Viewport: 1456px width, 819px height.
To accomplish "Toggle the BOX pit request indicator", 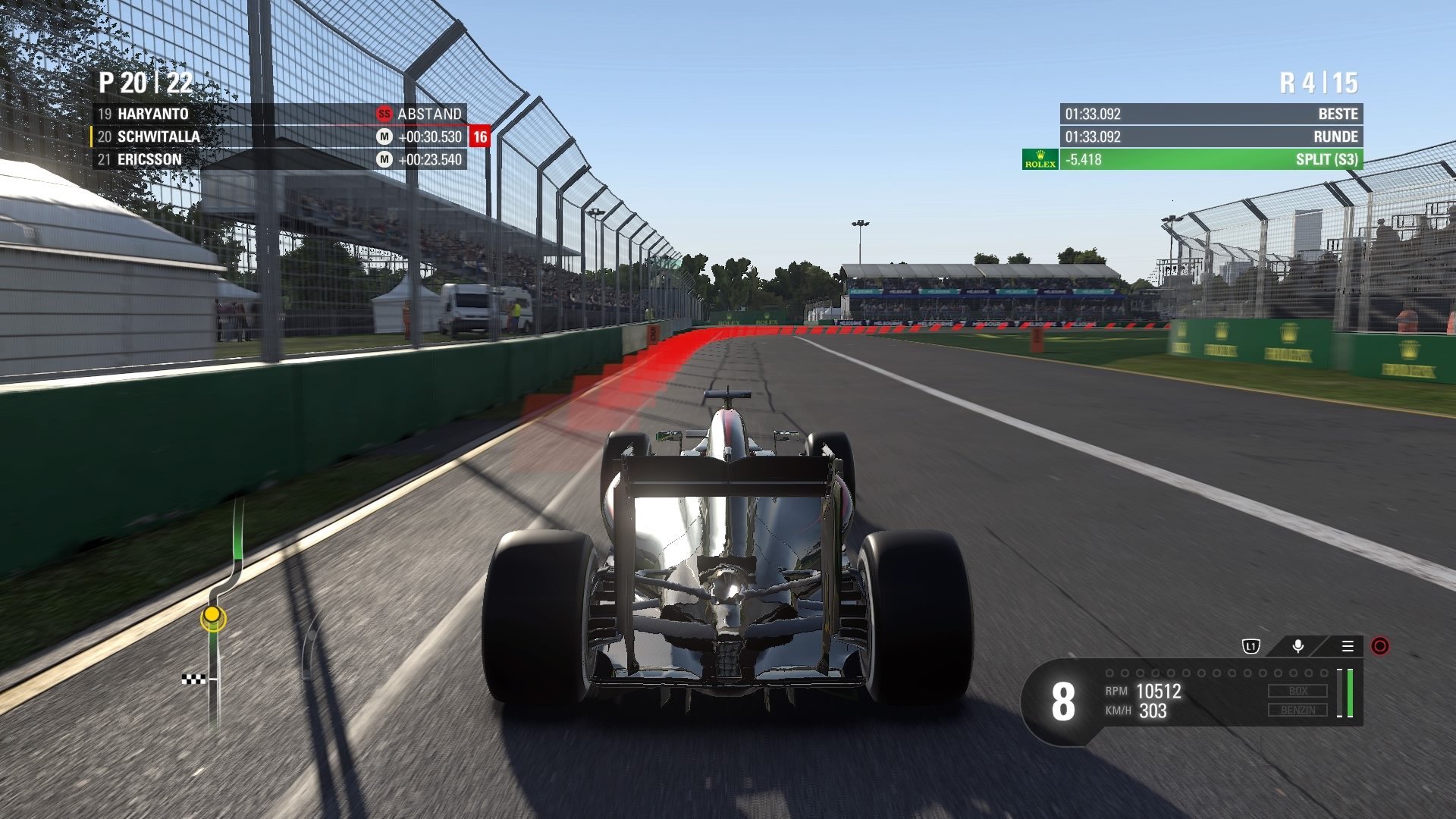I will [1297, 690].
